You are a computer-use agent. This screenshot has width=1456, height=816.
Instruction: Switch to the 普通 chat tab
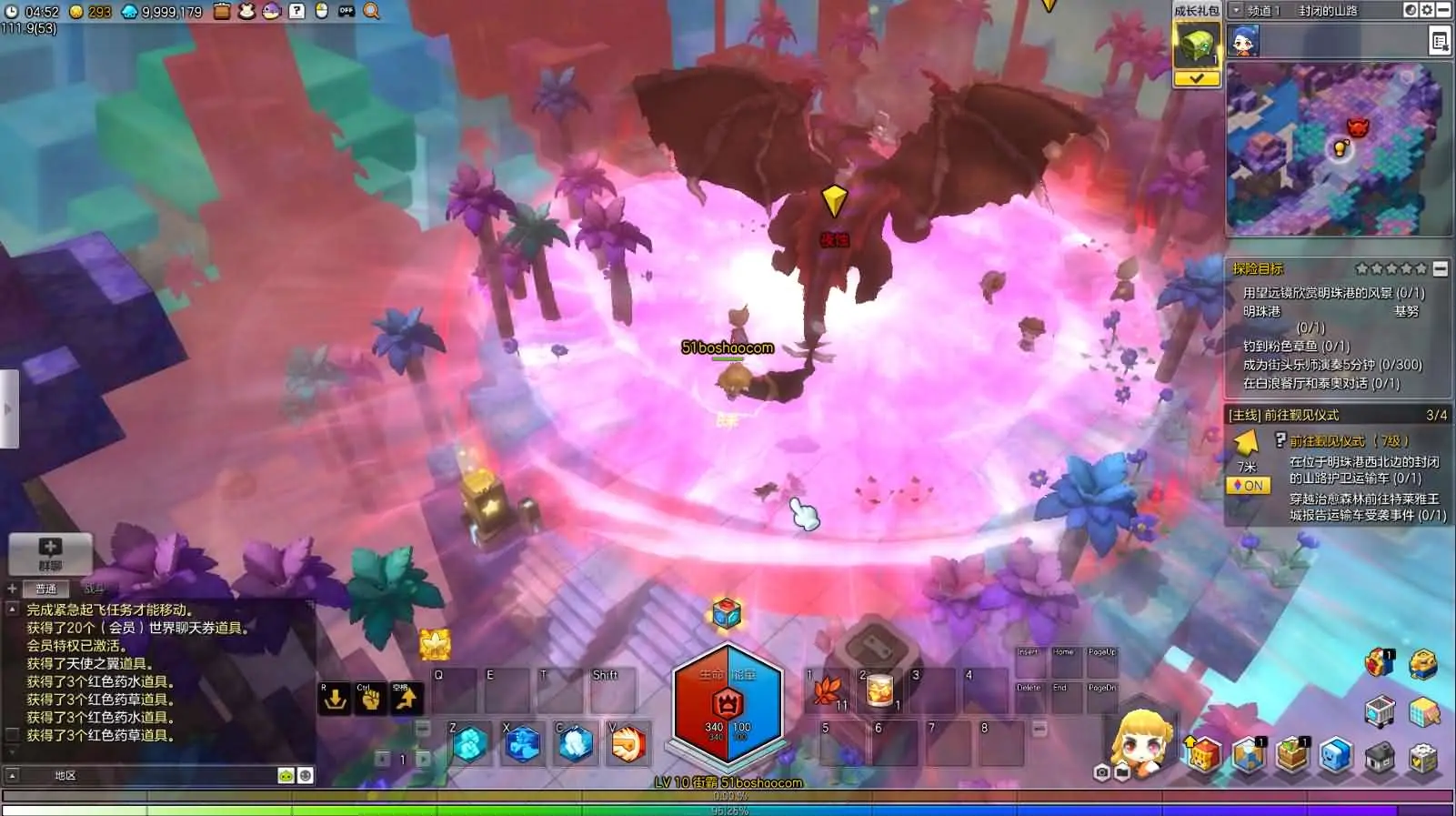(x=45, y=589)
